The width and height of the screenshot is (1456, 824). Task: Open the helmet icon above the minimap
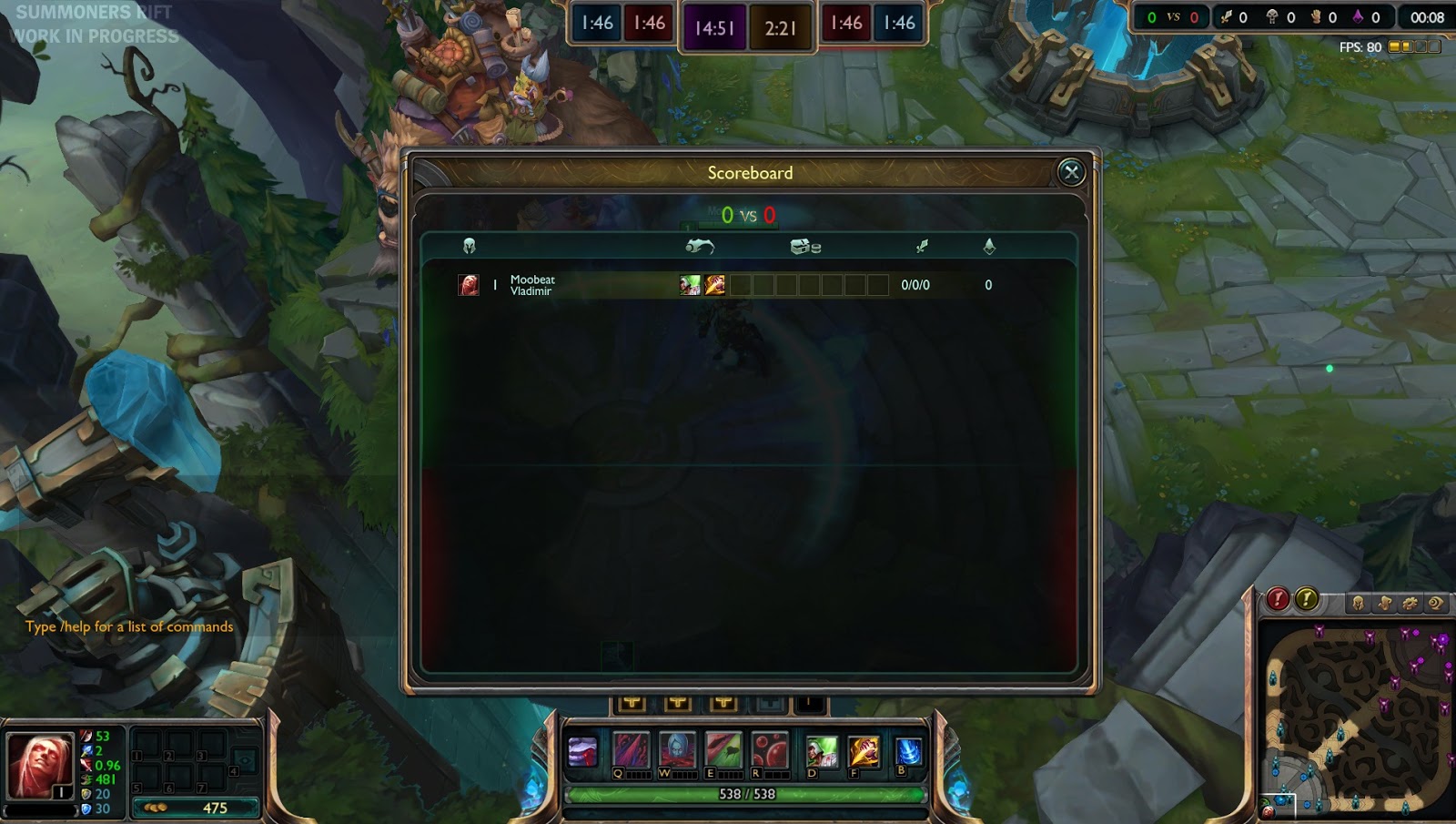(1359, 603)
